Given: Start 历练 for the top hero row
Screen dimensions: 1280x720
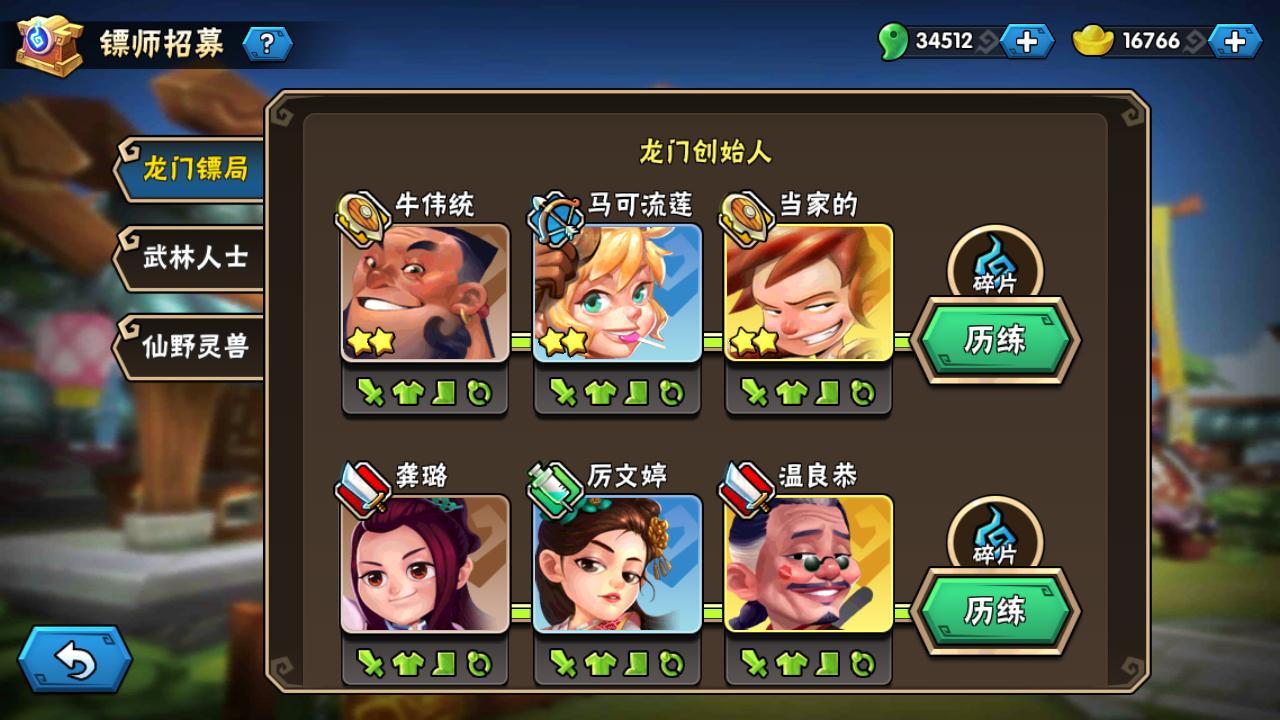Looking at the screenshot, I should point(995,340).
